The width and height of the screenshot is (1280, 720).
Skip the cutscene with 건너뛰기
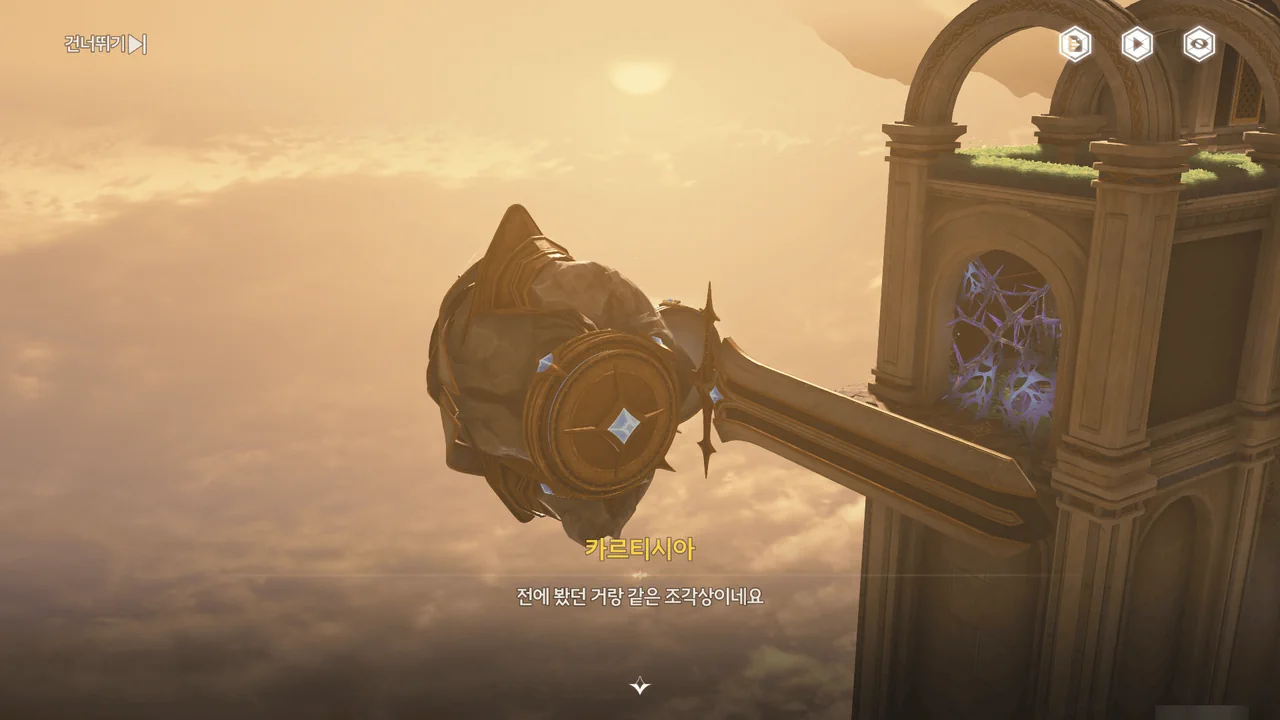click(105, 44)
